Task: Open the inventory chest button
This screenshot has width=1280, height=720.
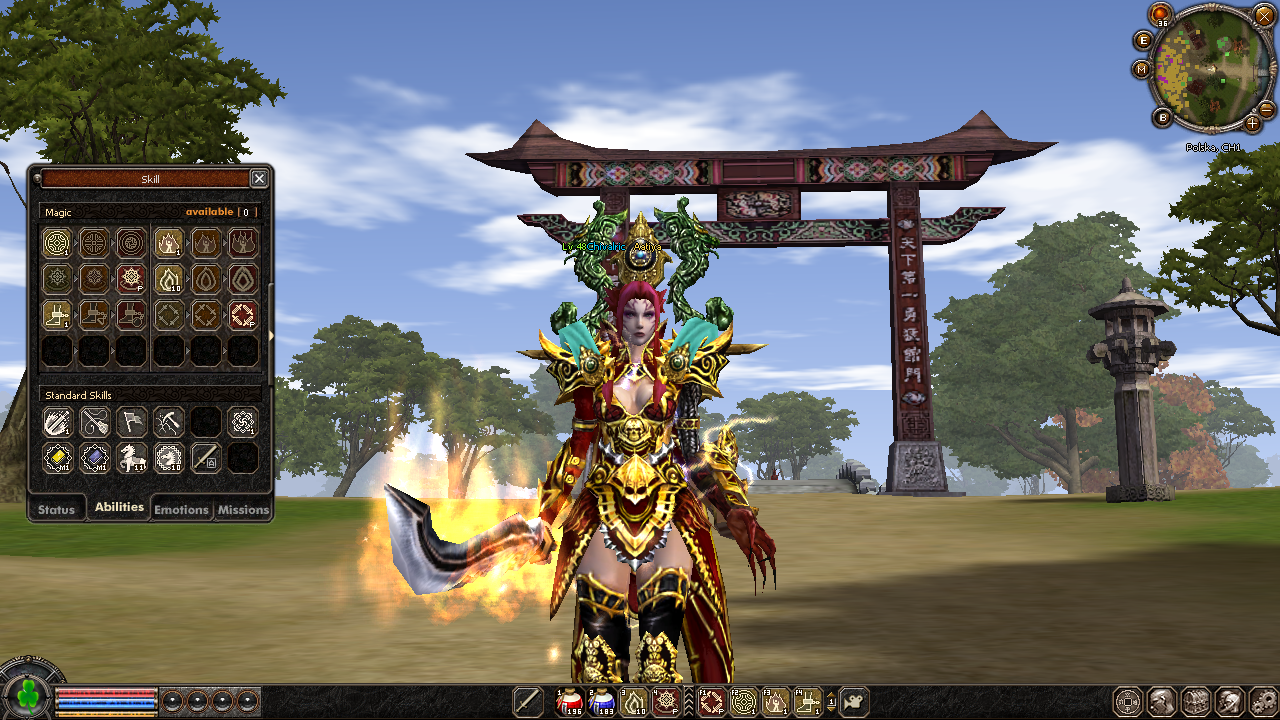Action: 1194,702
